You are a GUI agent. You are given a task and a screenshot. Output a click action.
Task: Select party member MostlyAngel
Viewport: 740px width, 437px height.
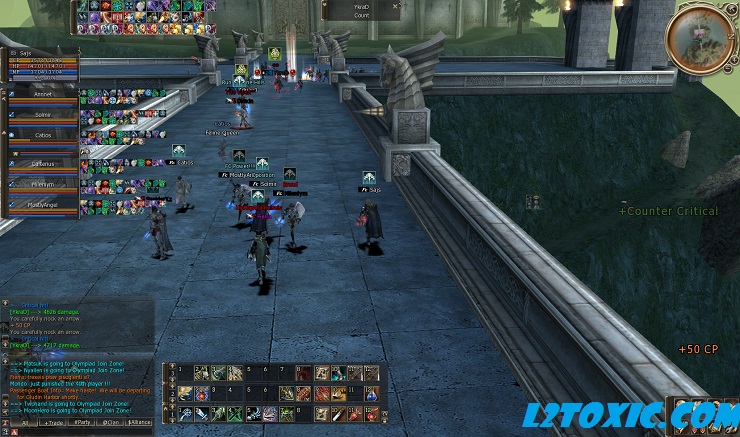(41, 204)
